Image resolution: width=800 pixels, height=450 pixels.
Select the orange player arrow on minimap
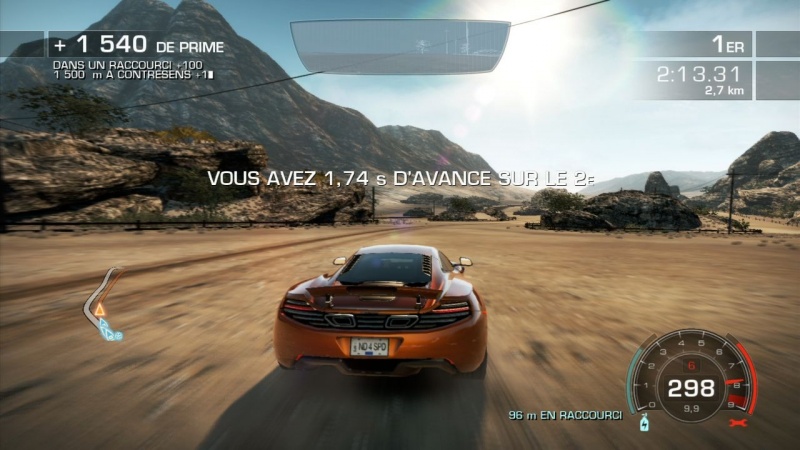click(x=99, y=311)
